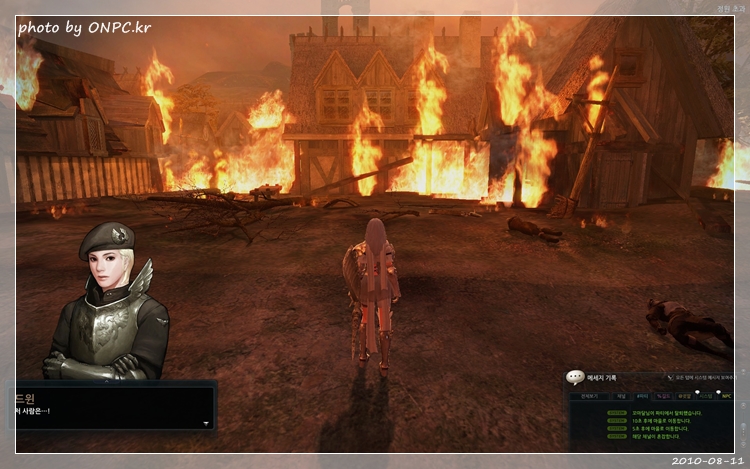Open the 채널 chat tab
The image size is (750, 469).
click(620, 396)
